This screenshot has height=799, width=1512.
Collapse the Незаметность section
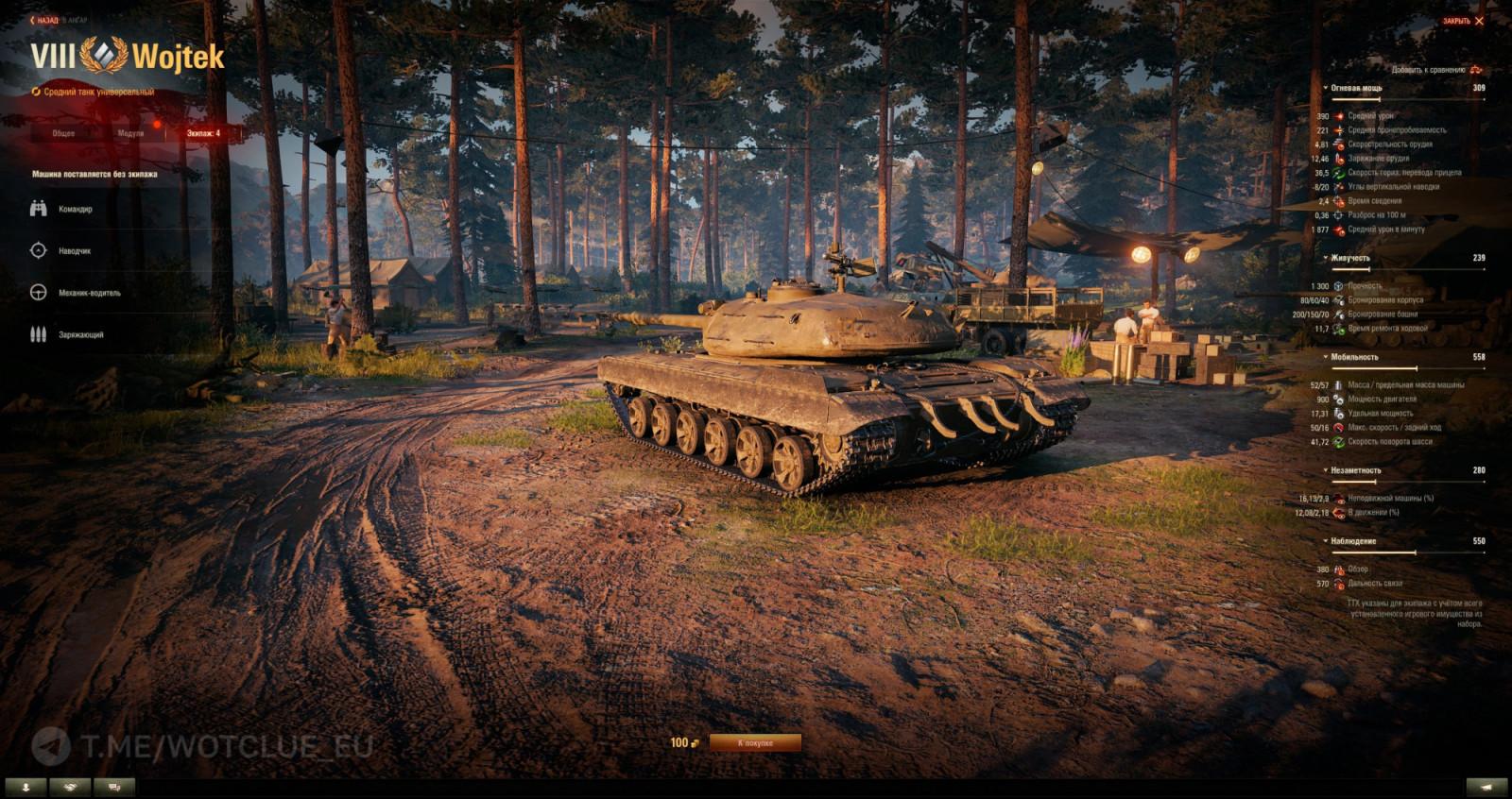pyautogui.click(x=1326, y=468)
